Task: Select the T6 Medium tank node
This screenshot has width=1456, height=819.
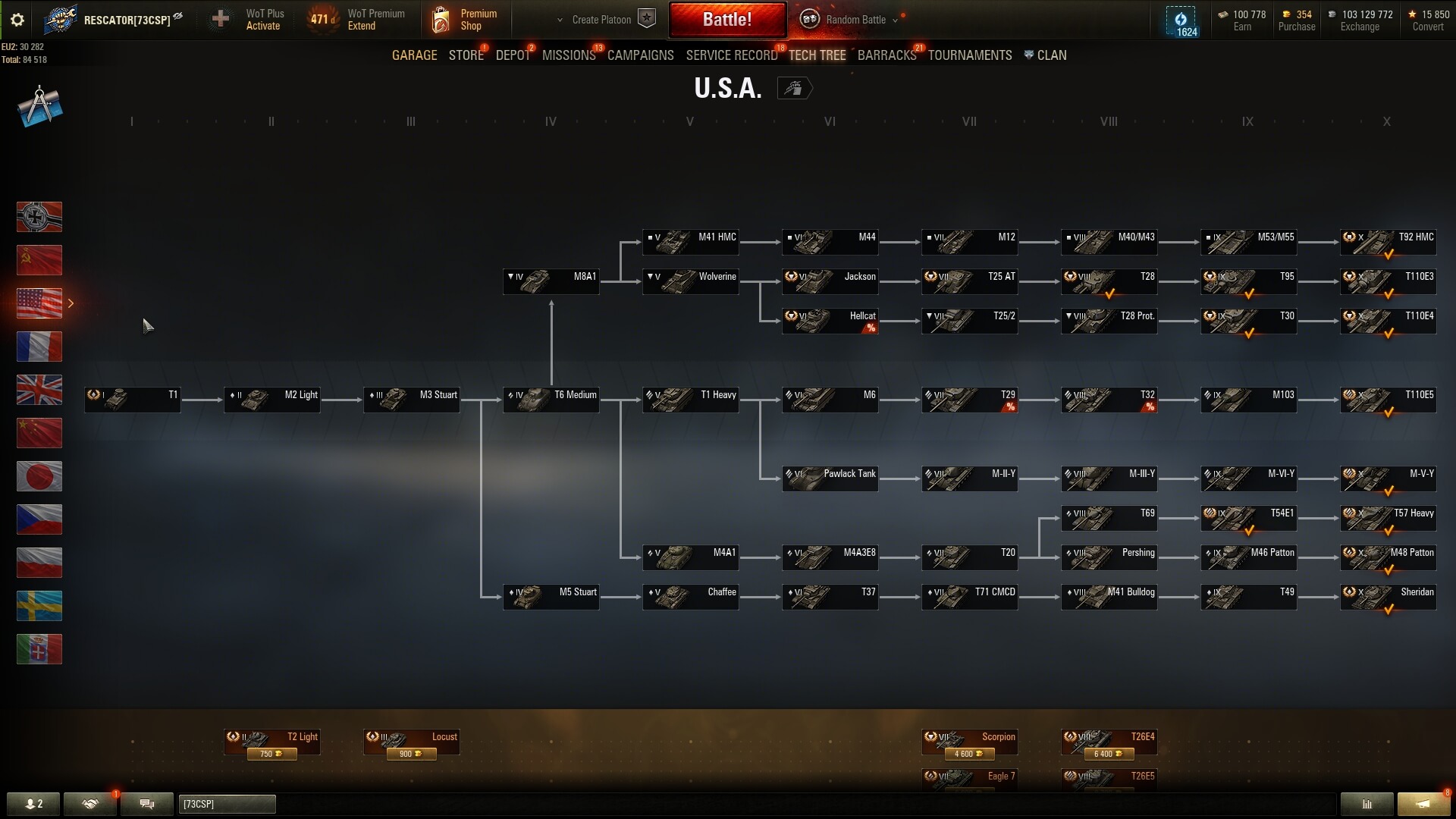Action: tap(551, 399)
